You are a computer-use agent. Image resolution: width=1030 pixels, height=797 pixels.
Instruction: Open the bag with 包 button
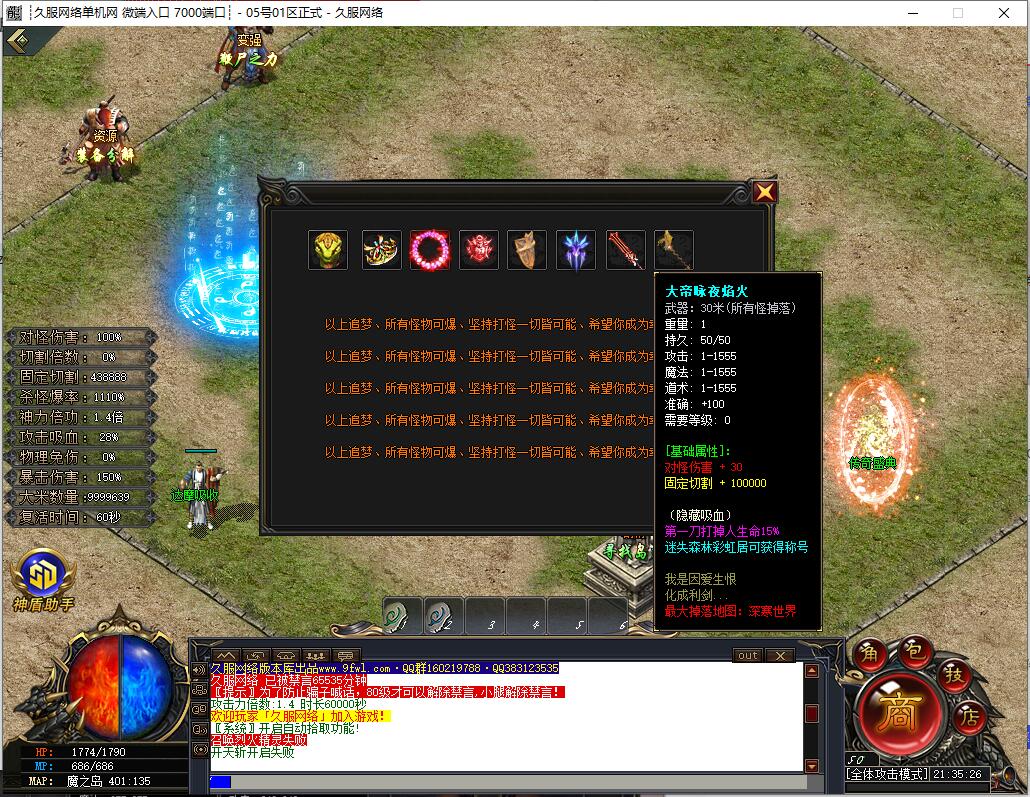pyautogui.click(x=913, y=650)
